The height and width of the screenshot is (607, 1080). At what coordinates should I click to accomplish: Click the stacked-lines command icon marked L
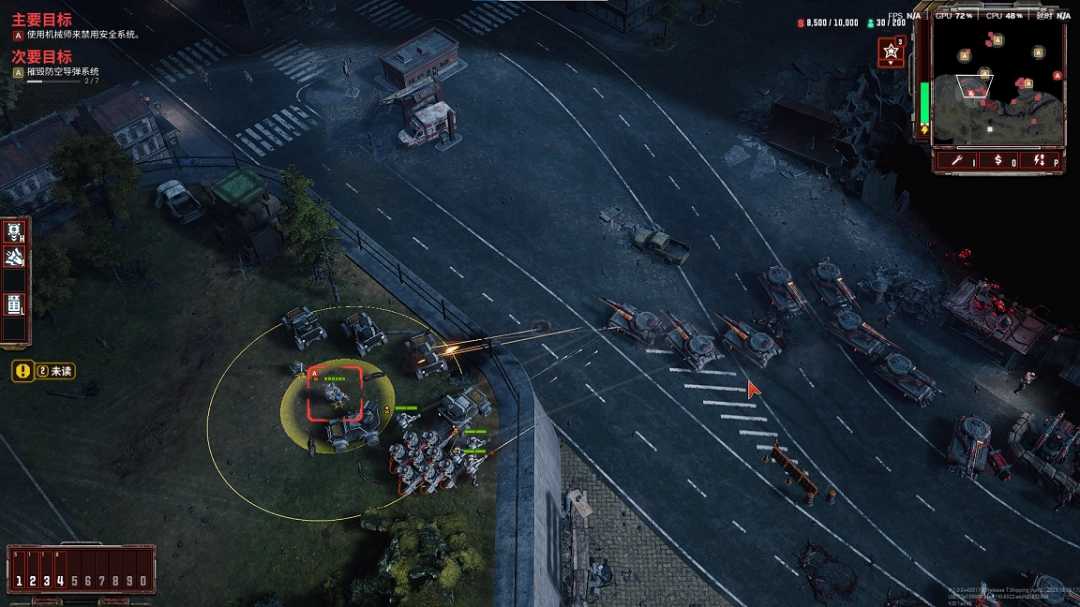coord(15,303)
